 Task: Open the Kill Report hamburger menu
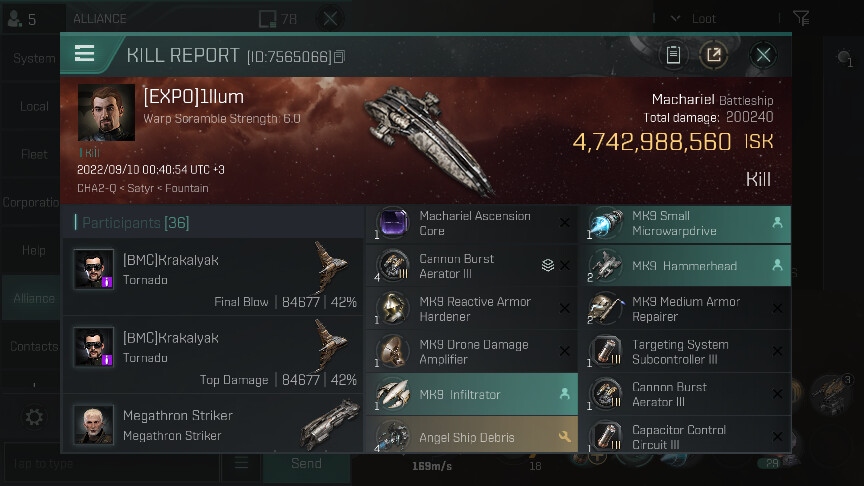click(85, 54)
